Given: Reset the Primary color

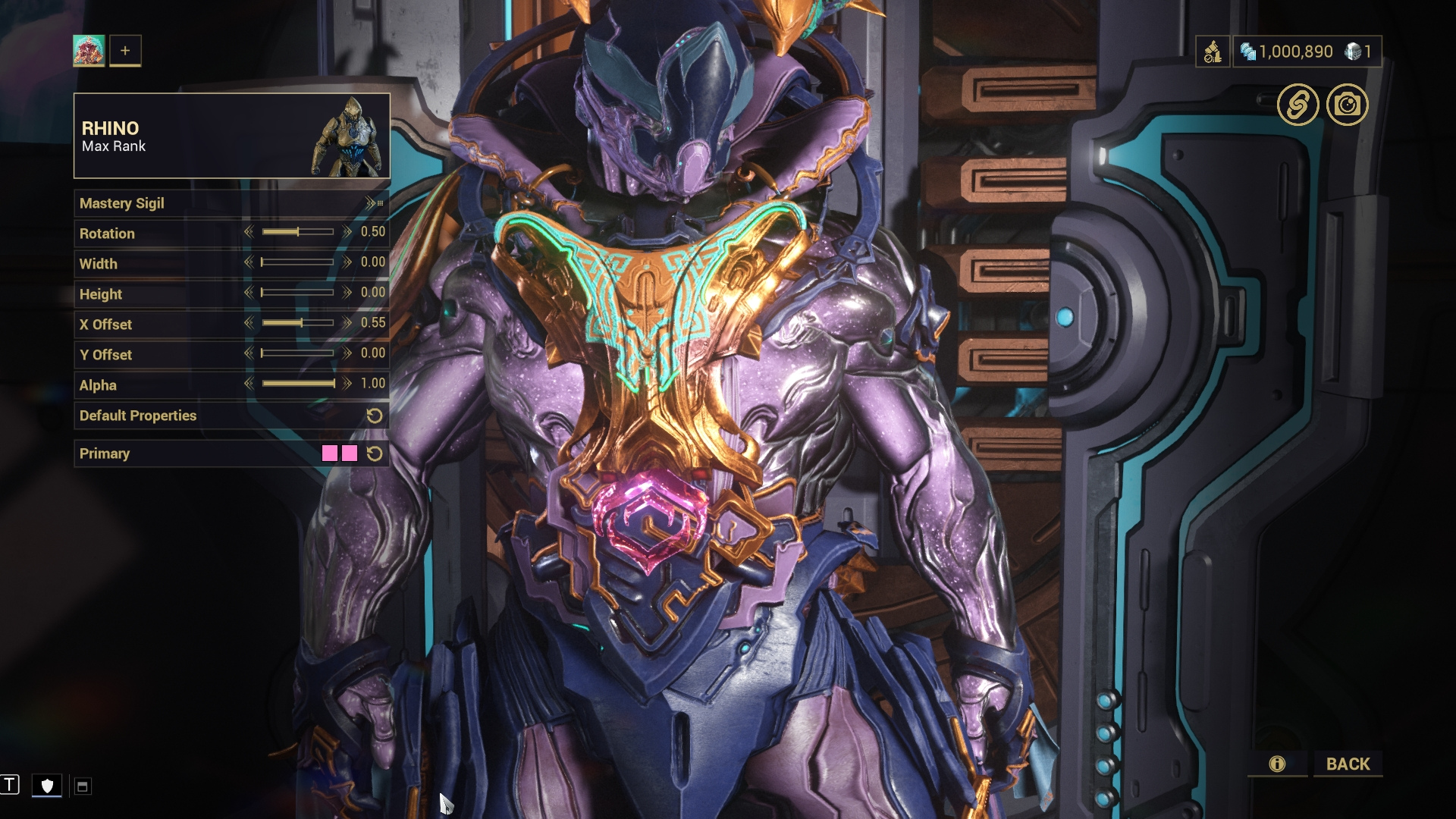Looking at the screenshot, I should click(374, 453).
